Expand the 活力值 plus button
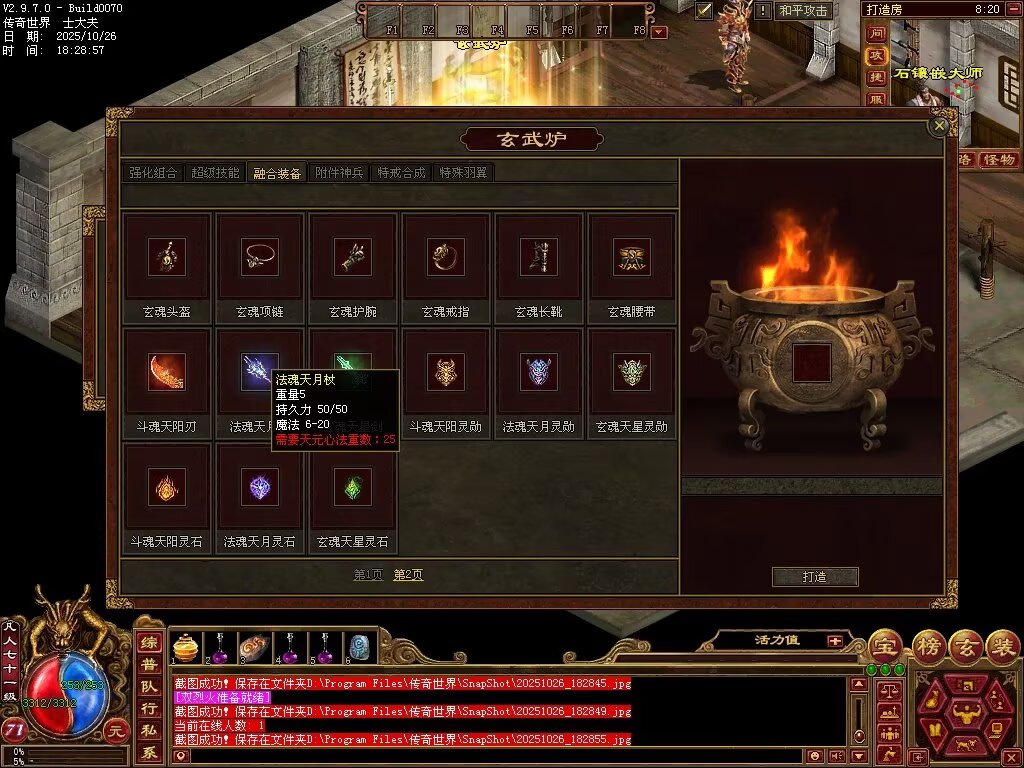1024x768 pixels. [x=834, y=640]
